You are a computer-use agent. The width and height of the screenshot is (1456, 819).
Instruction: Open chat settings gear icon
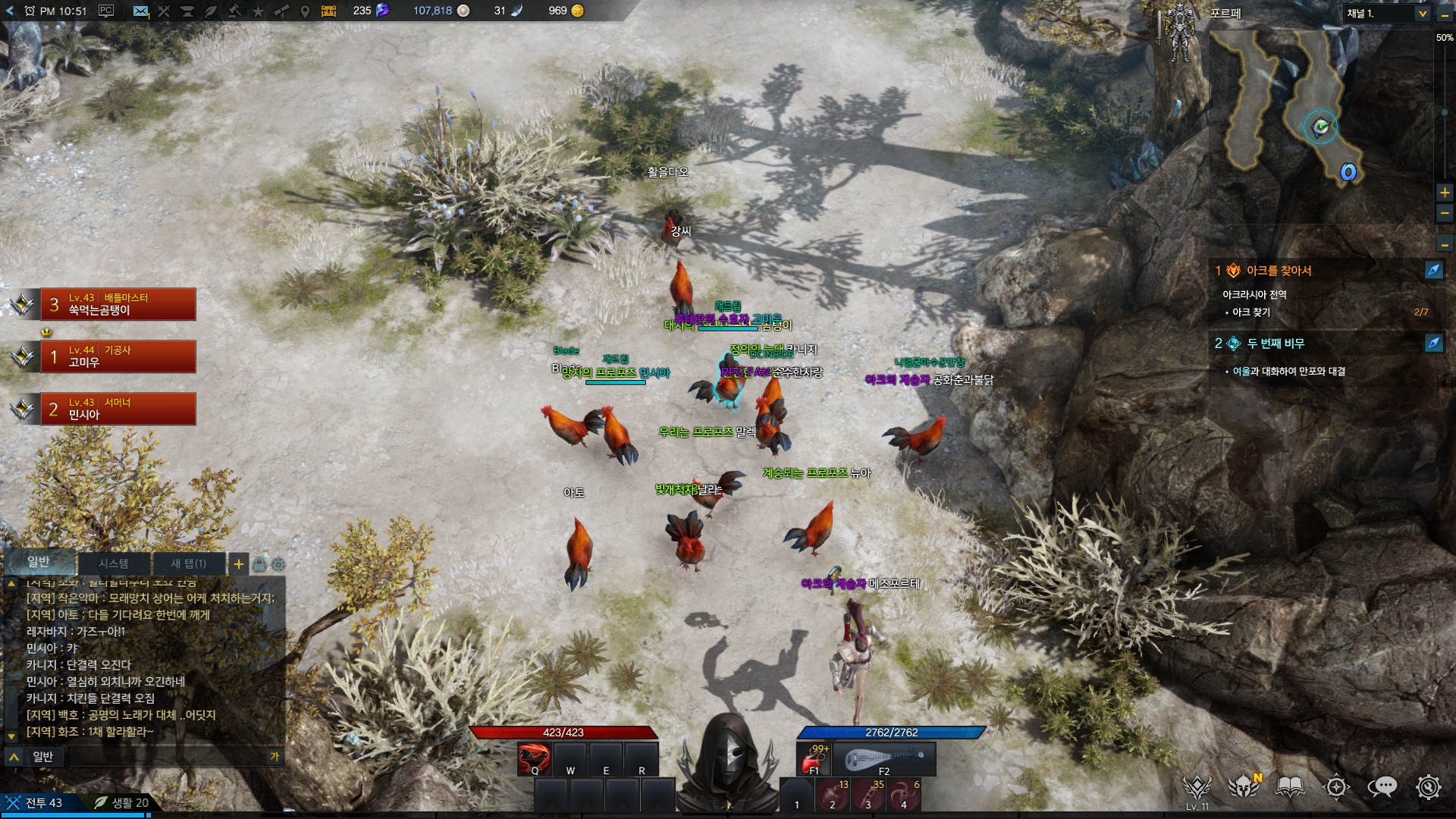click(278, 564)
